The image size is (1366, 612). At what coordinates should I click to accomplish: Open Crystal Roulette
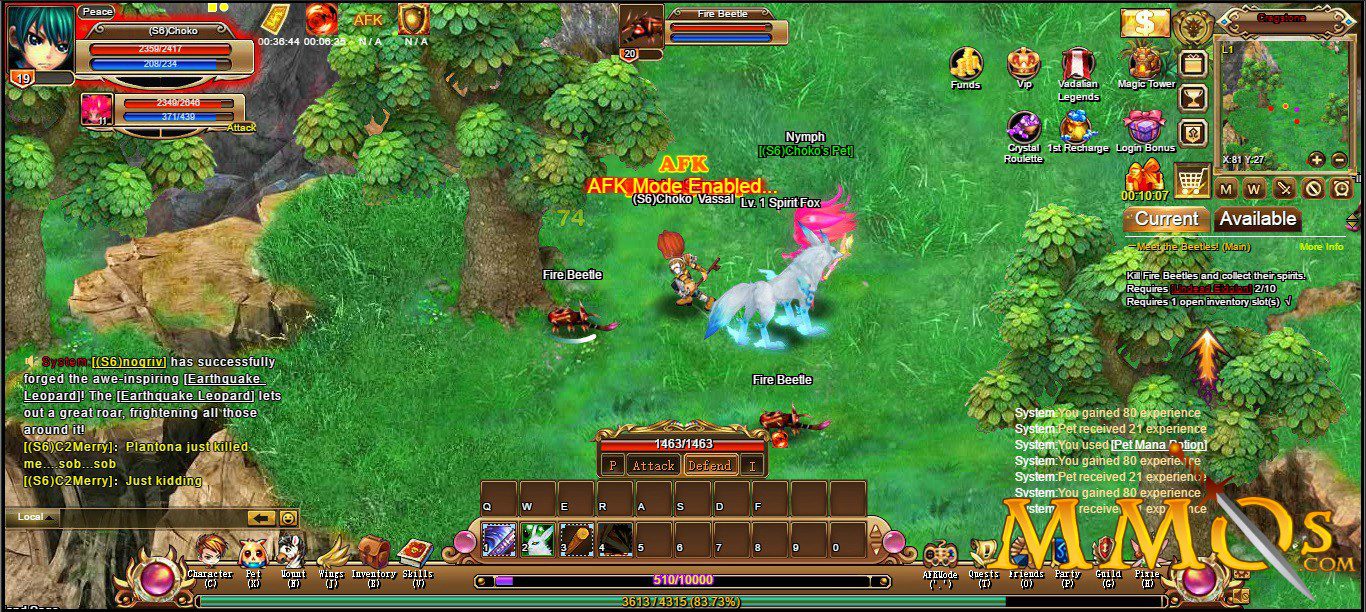[x=1023, y=127]
